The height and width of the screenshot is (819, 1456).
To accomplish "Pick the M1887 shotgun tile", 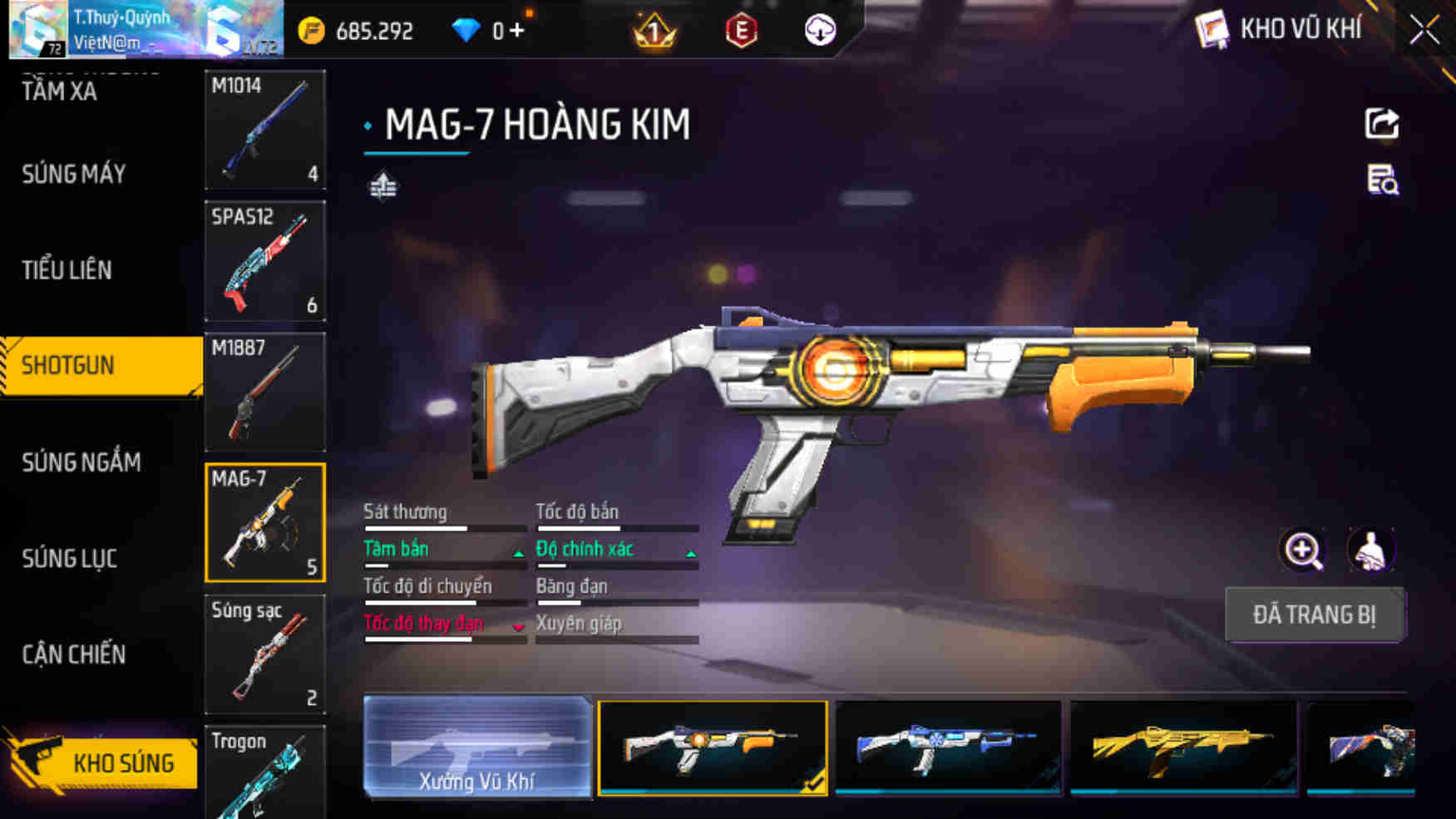I will pyautogui.click(x=265, y=392).
